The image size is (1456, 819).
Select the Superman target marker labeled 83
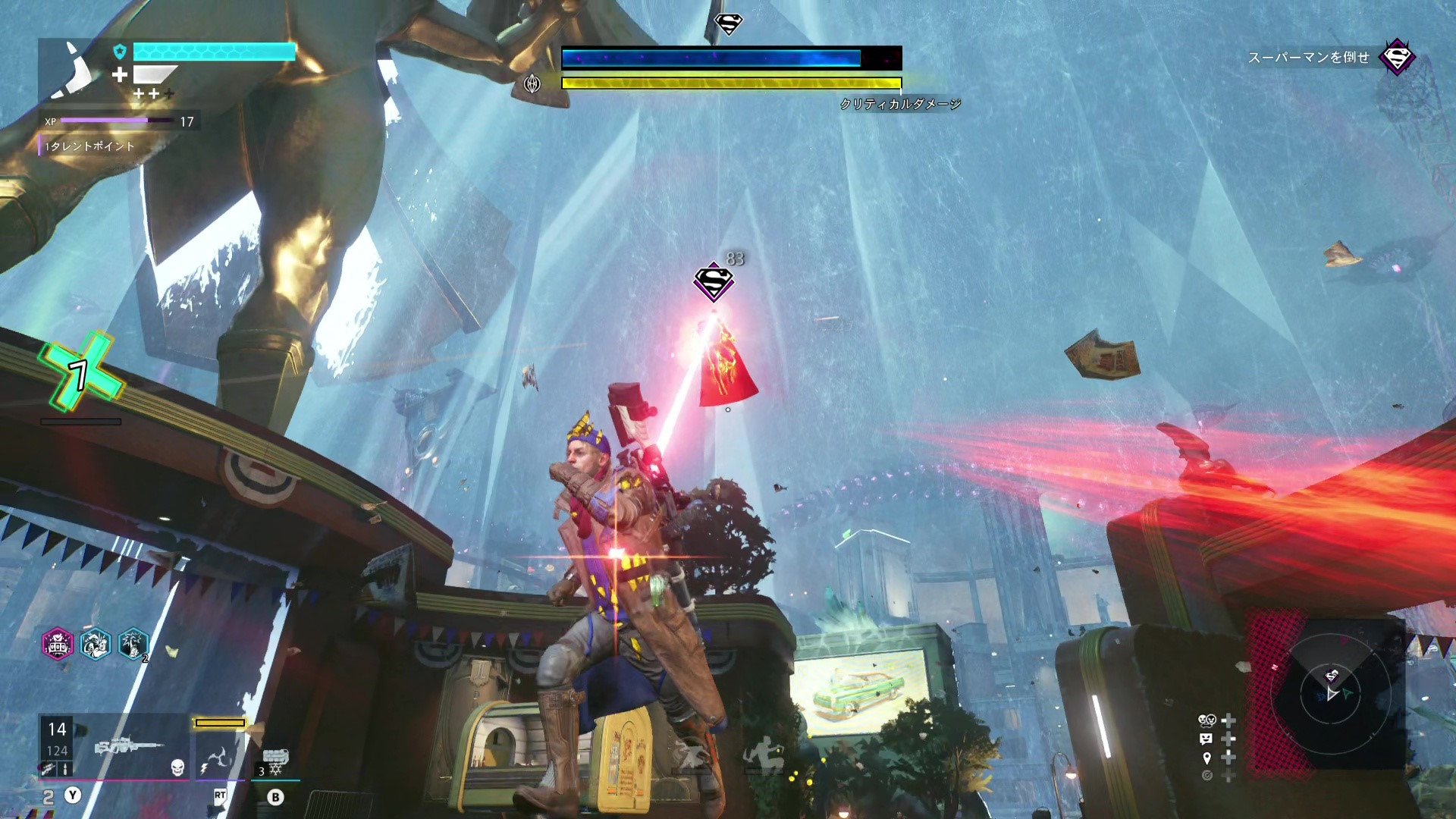coord(713,282)
